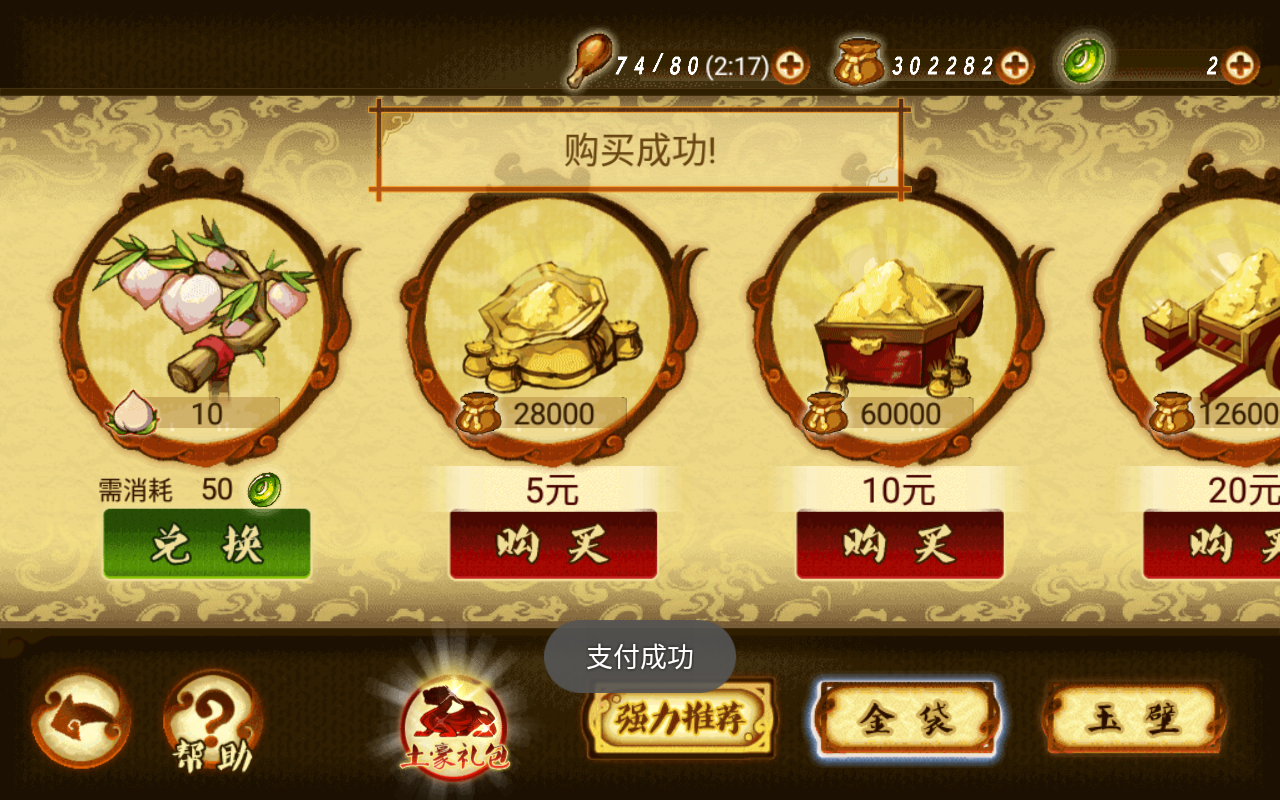Select the 金袋 tab
Viewport: 1280px width, 800px height.
tap(905, 718)
